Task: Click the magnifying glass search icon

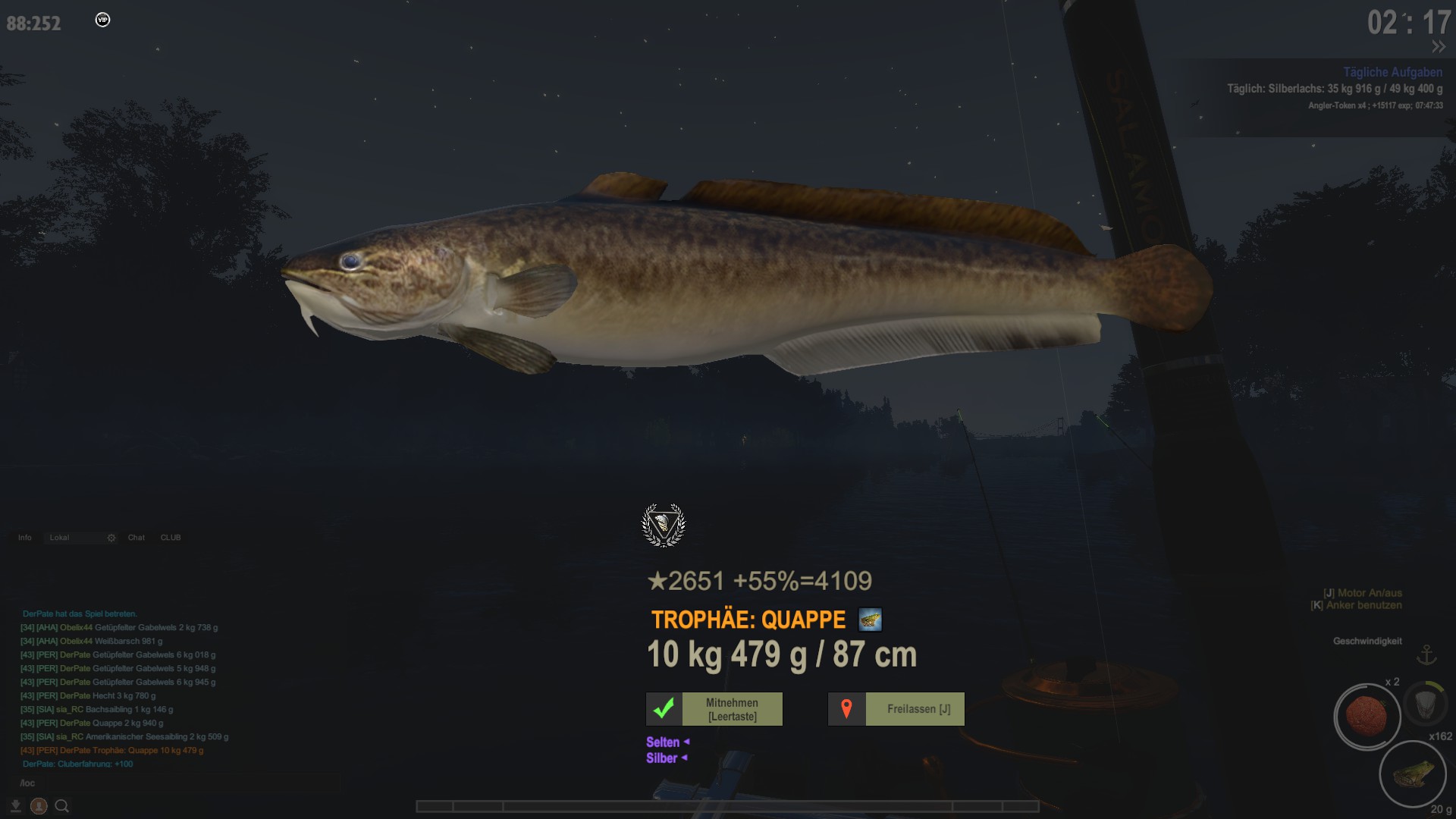Action: [x=62, y=806]
